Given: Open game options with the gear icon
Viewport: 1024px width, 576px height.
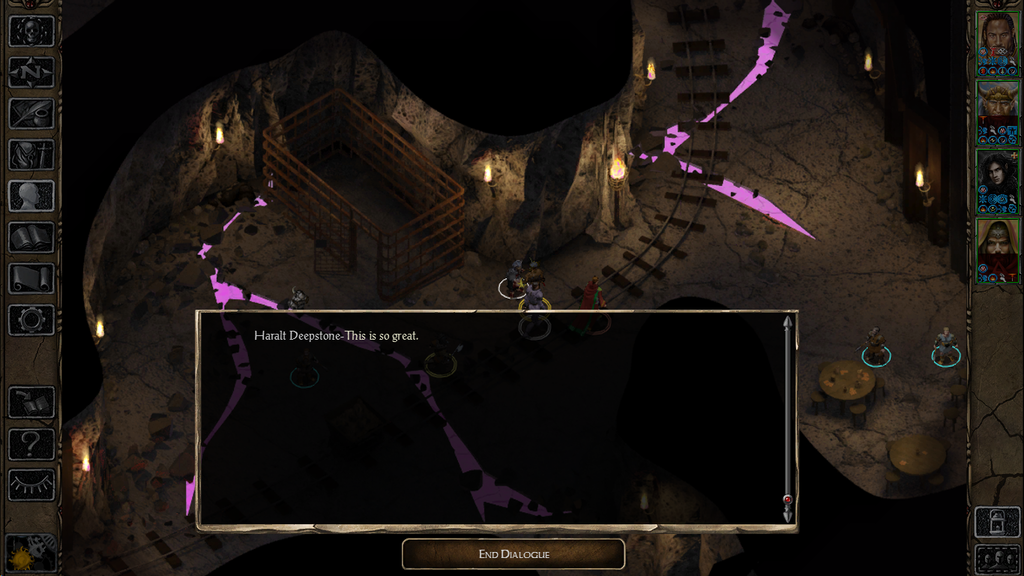Looking at the screenshot, I should pyautogui.click(x=31, y=320).
